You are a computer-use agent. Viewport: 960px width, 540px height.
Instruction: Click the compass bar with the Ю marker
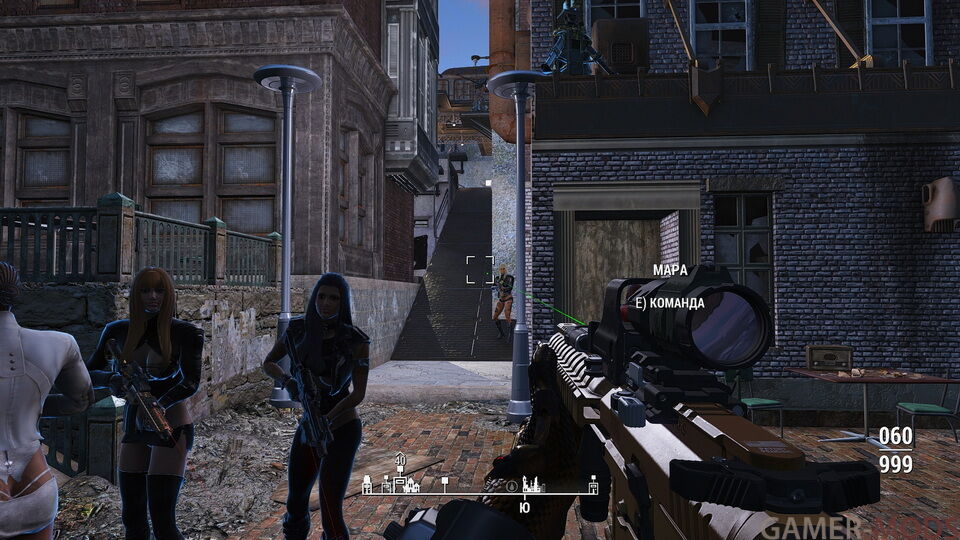482,493
